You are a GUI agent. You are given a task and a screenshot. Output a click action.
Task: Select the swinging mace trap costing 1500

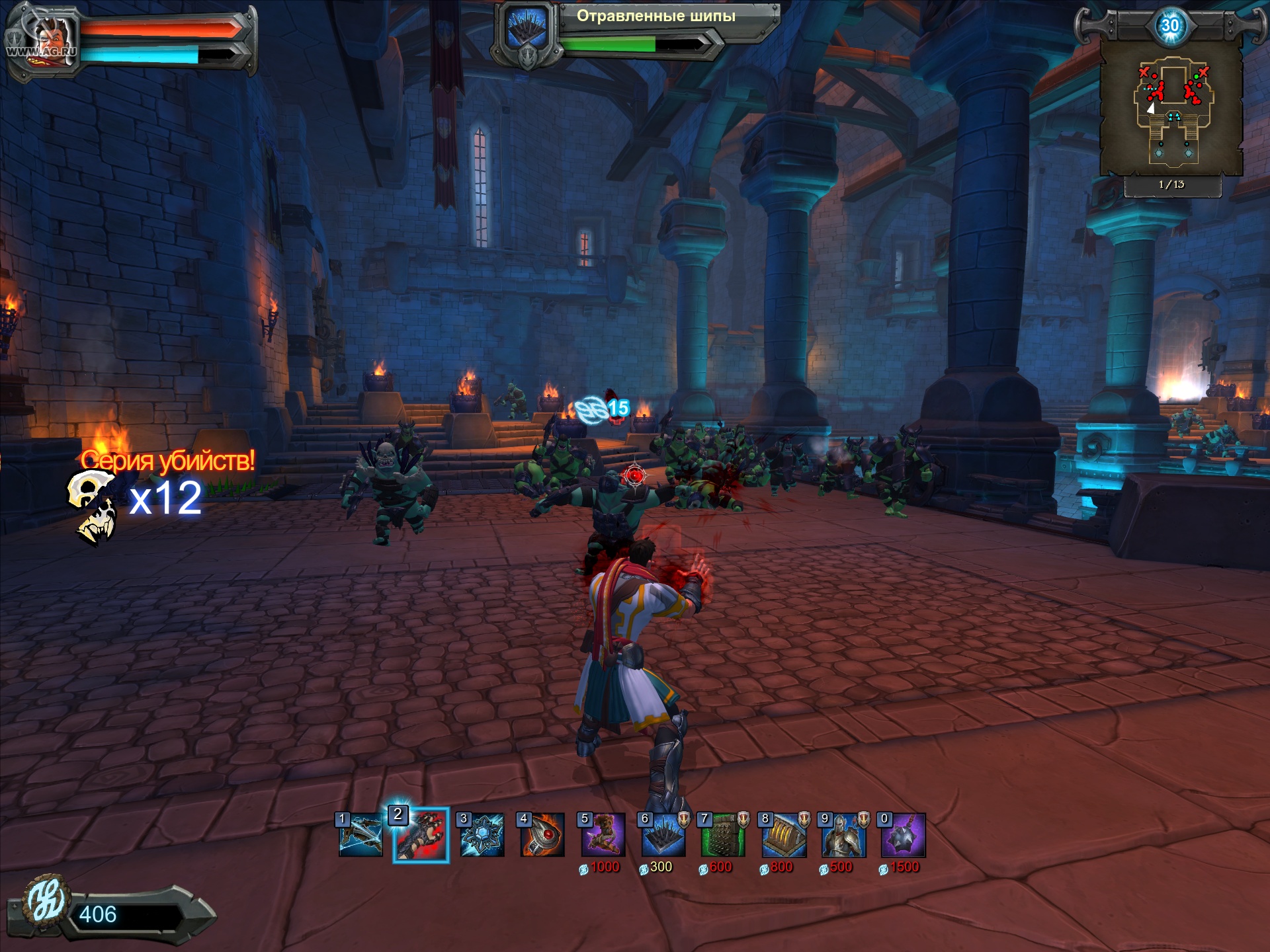904,836
